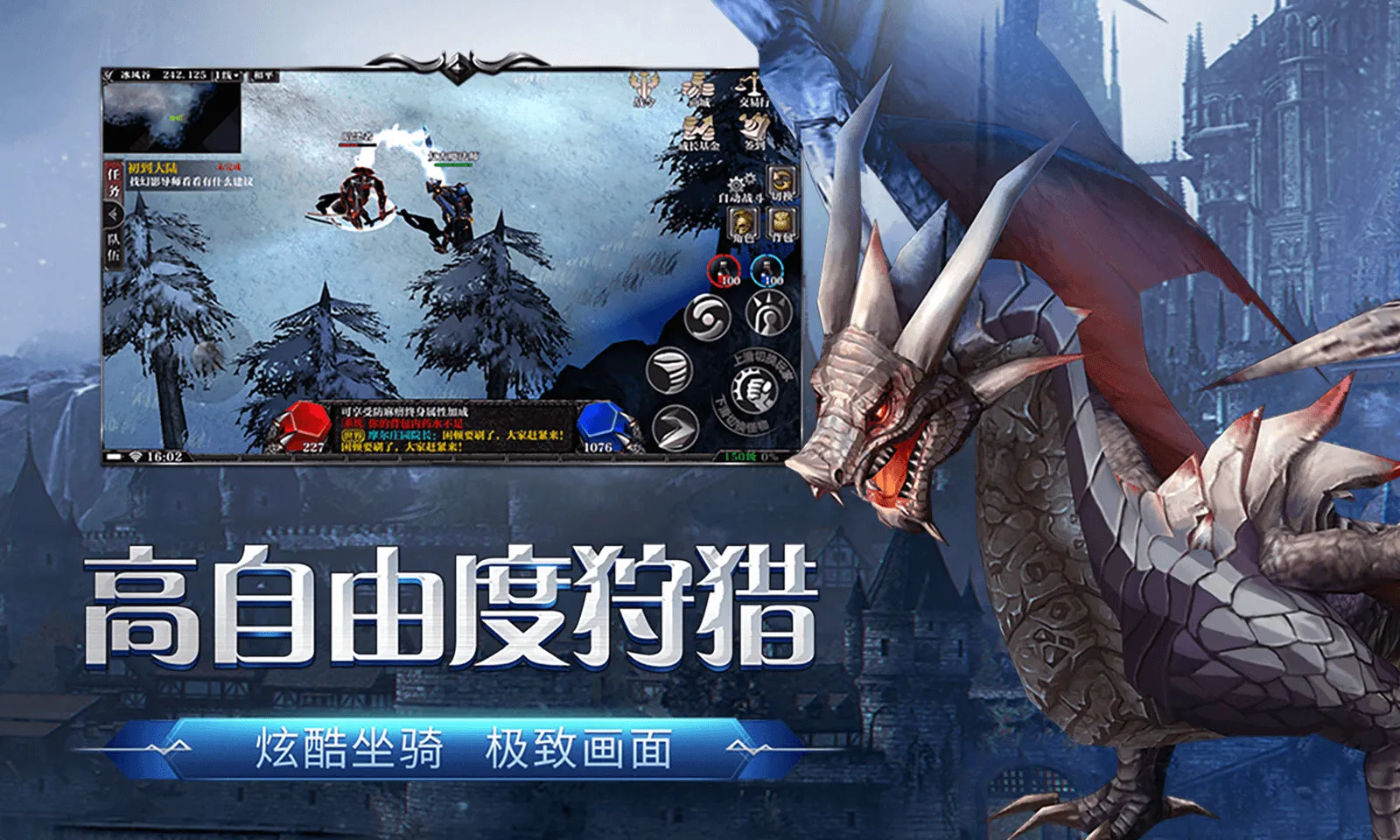
Task: Switch to the 队伍 team tab
Action: (113, 246)
